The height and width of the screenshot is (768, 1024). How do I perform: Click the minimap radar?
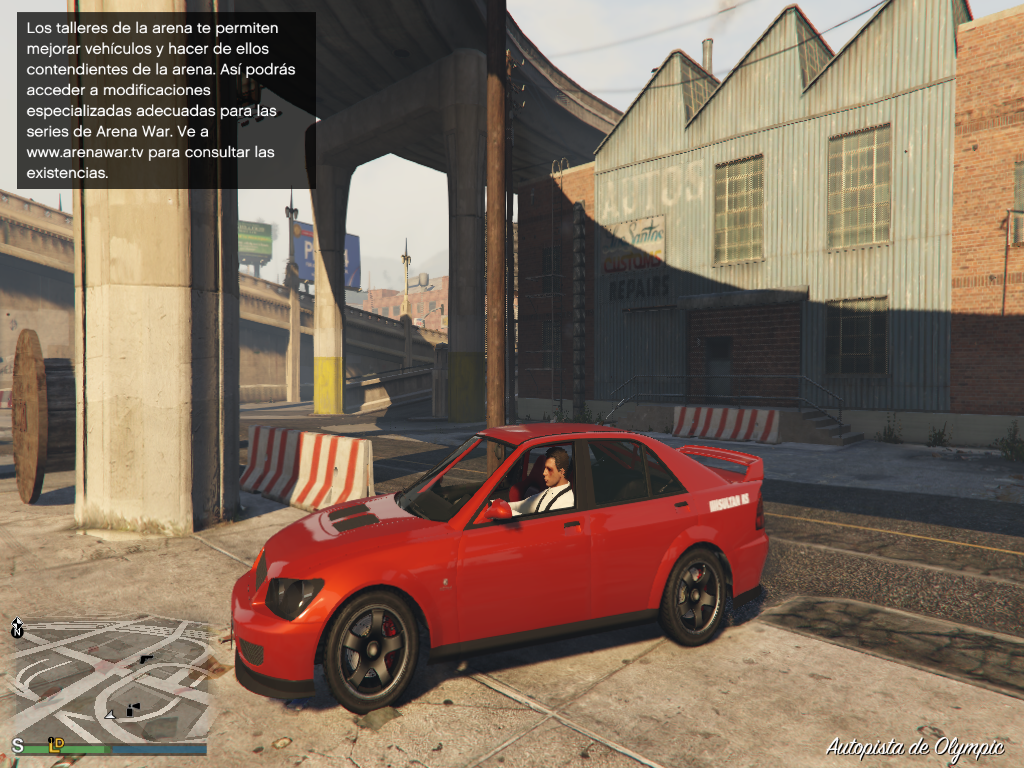(x=110, y=682)
